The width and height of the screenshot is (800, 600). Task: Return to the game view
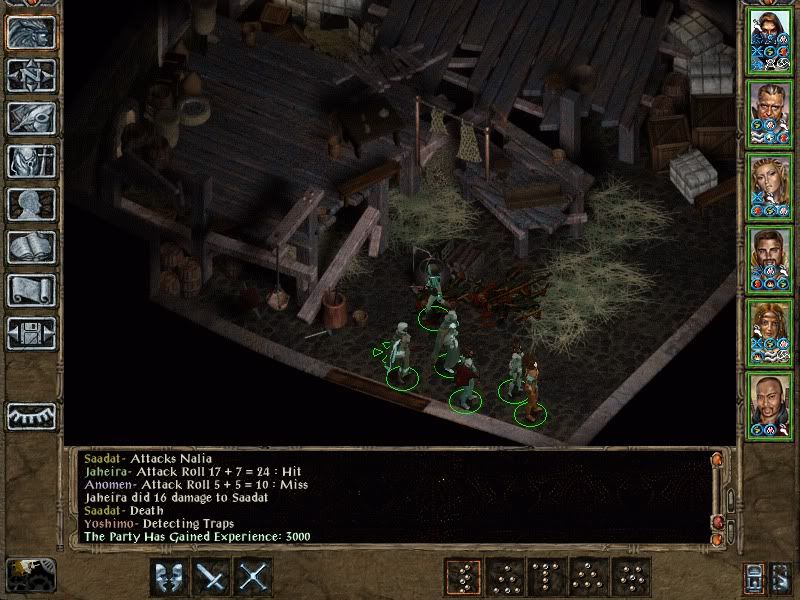pyautogui.click(x=31, y=32)
